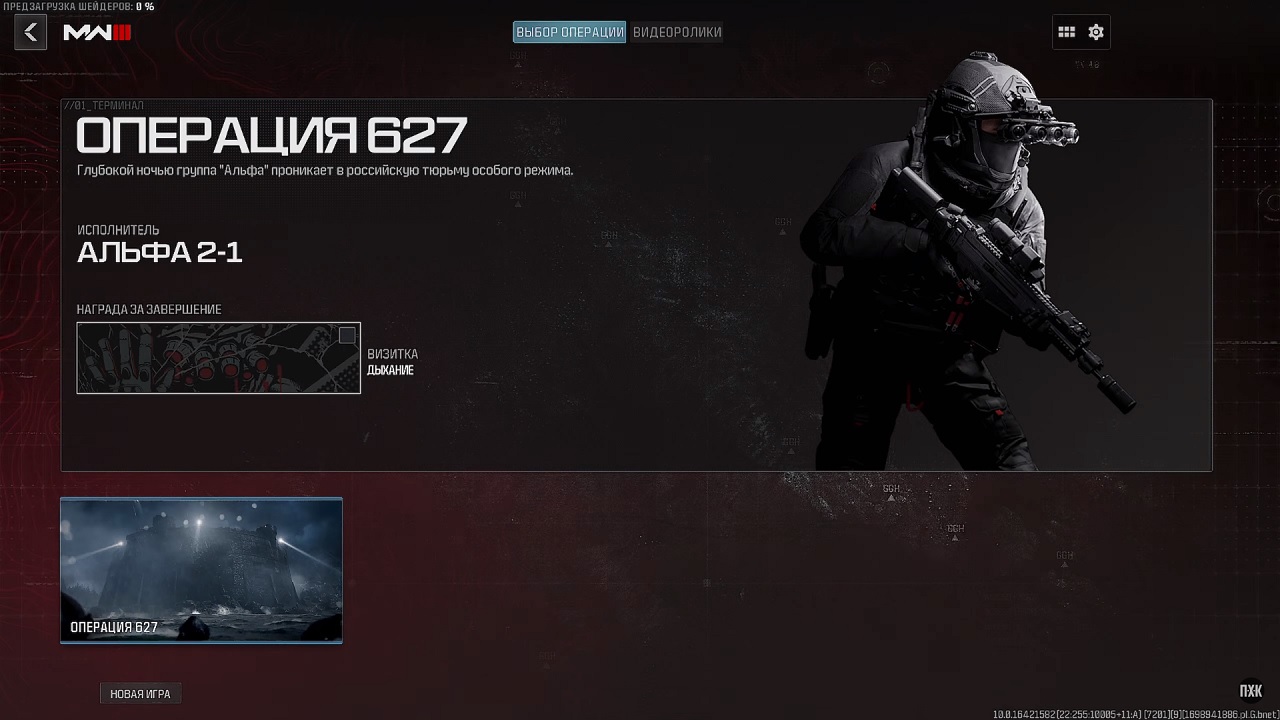Viewport: 1280px width, 720px height.
Task: Click the small square icon on the reward card
Action: (346, 335)
